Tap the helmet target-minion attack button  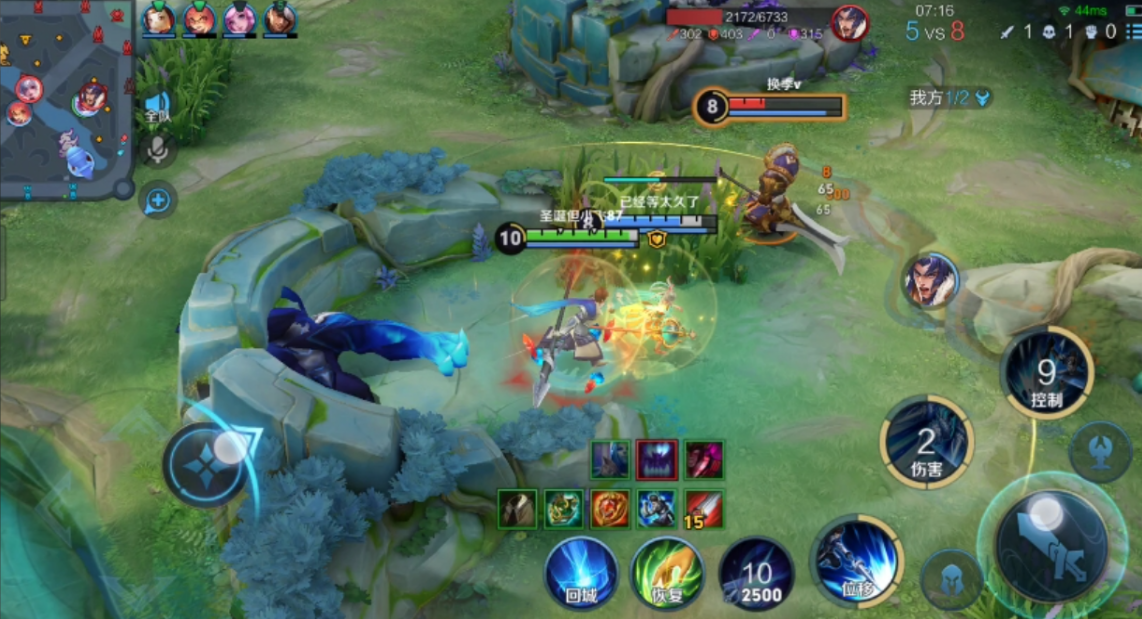click(x=951, y=579)
